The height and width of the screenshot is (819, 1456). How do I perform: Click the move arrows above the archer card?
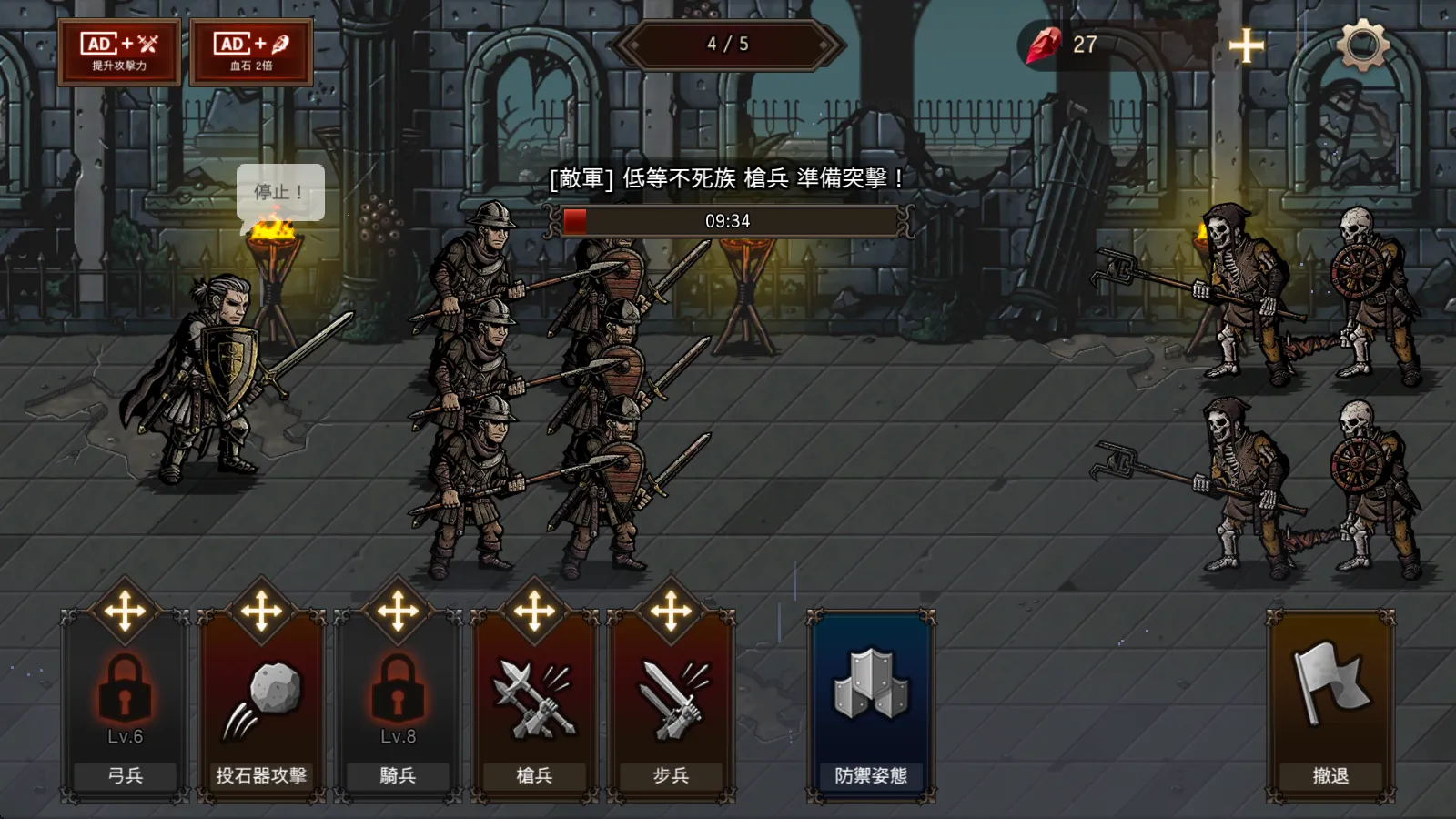(x=126, y=611)
